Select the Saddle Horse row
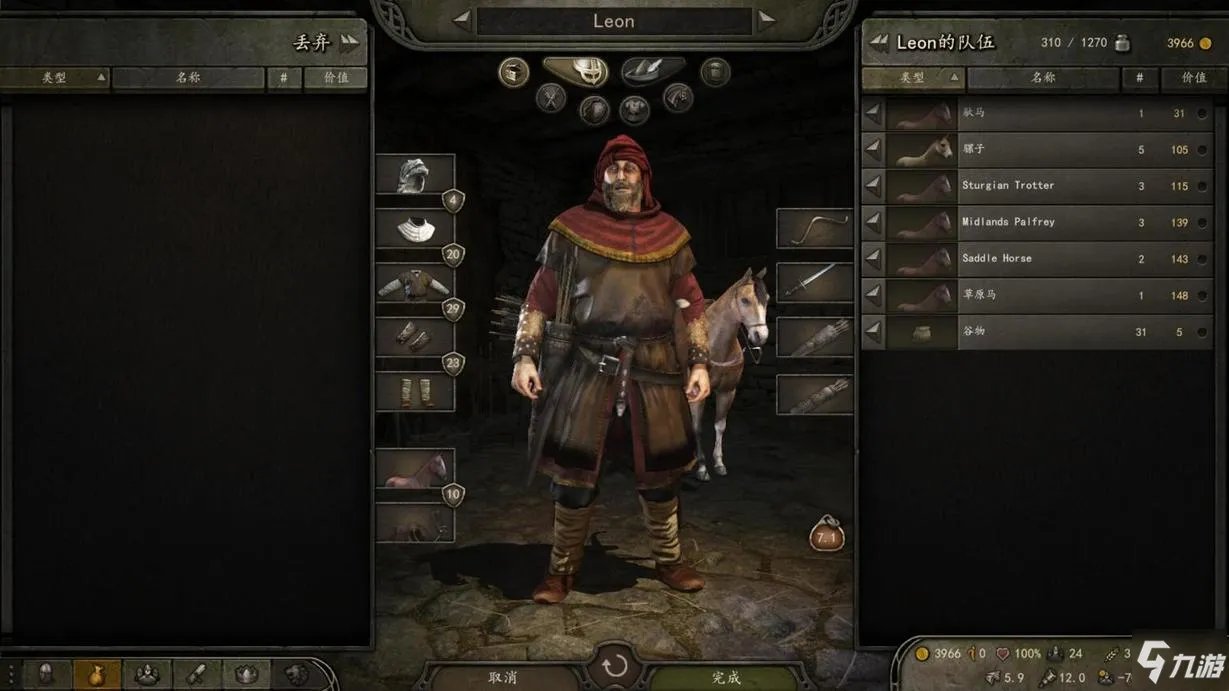 1040,258
